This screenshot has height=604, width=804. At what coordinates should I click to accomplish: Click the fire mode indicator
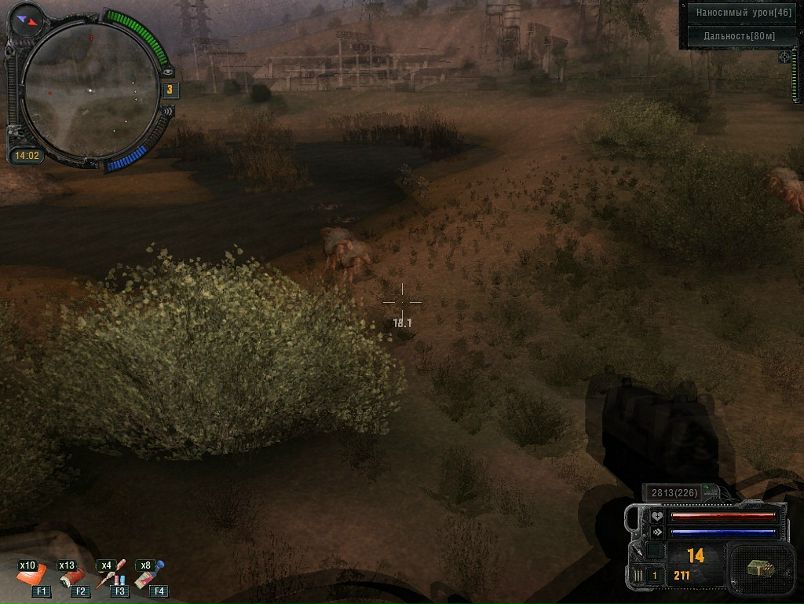(x=640, y=575)
